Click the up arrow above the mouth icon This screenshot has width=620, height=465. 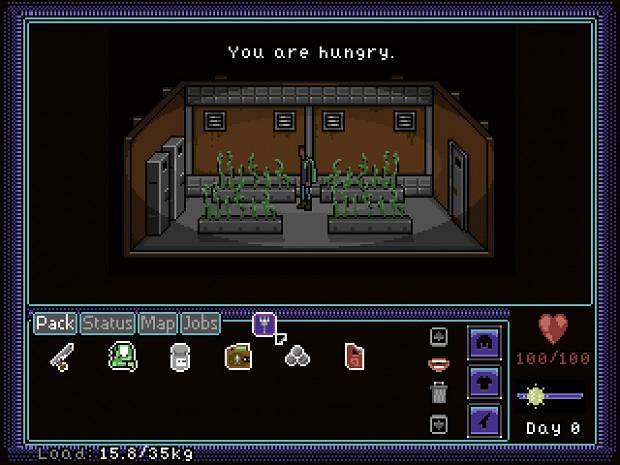tap(437, 337)
